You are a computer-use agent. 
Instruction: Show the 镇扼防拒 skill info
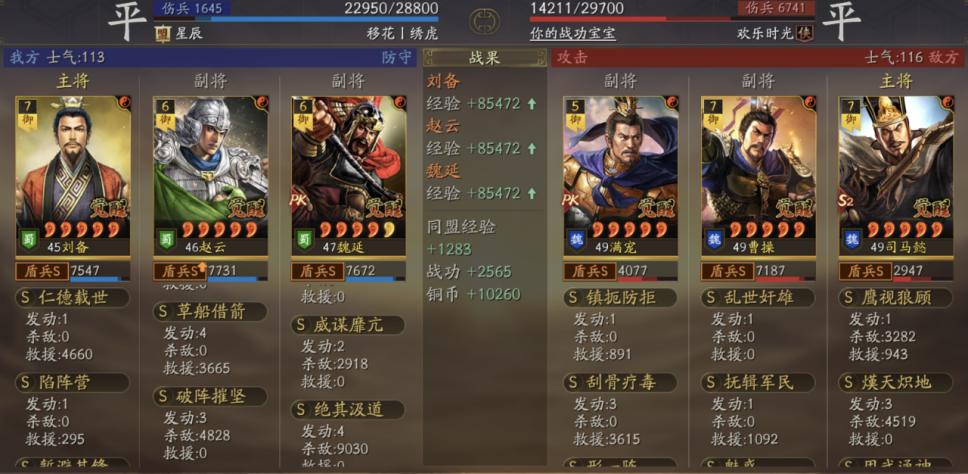[620, 297]
